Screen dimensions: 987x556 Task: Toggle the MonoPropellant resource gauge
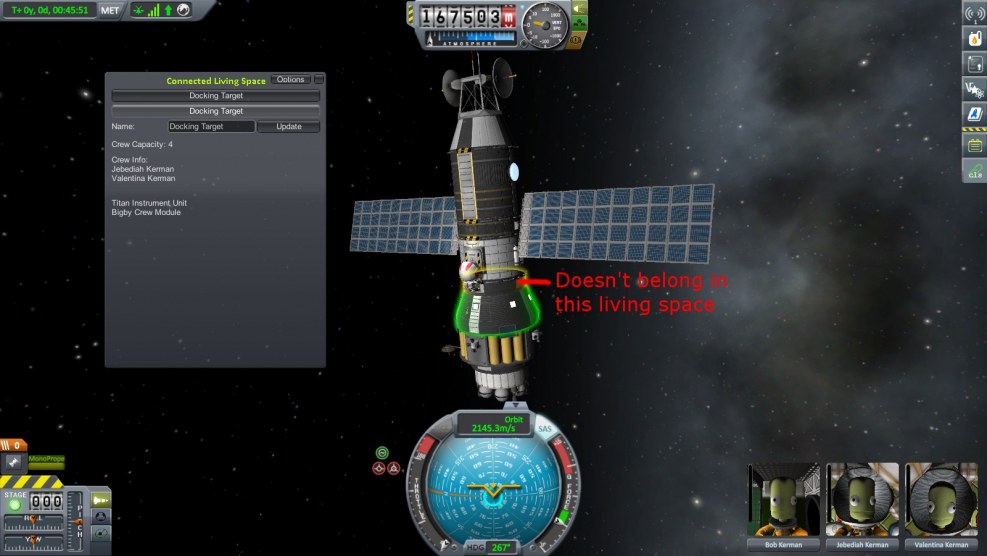[47, 461]
